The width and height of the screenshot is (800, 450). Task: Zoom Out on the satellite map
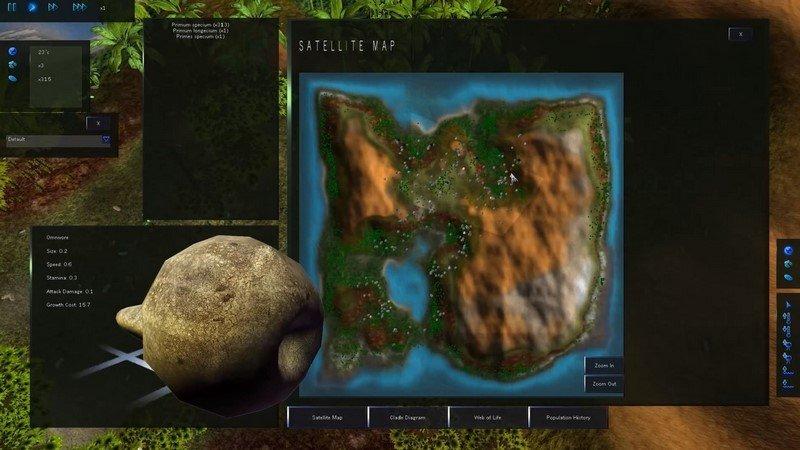(603, 384)
